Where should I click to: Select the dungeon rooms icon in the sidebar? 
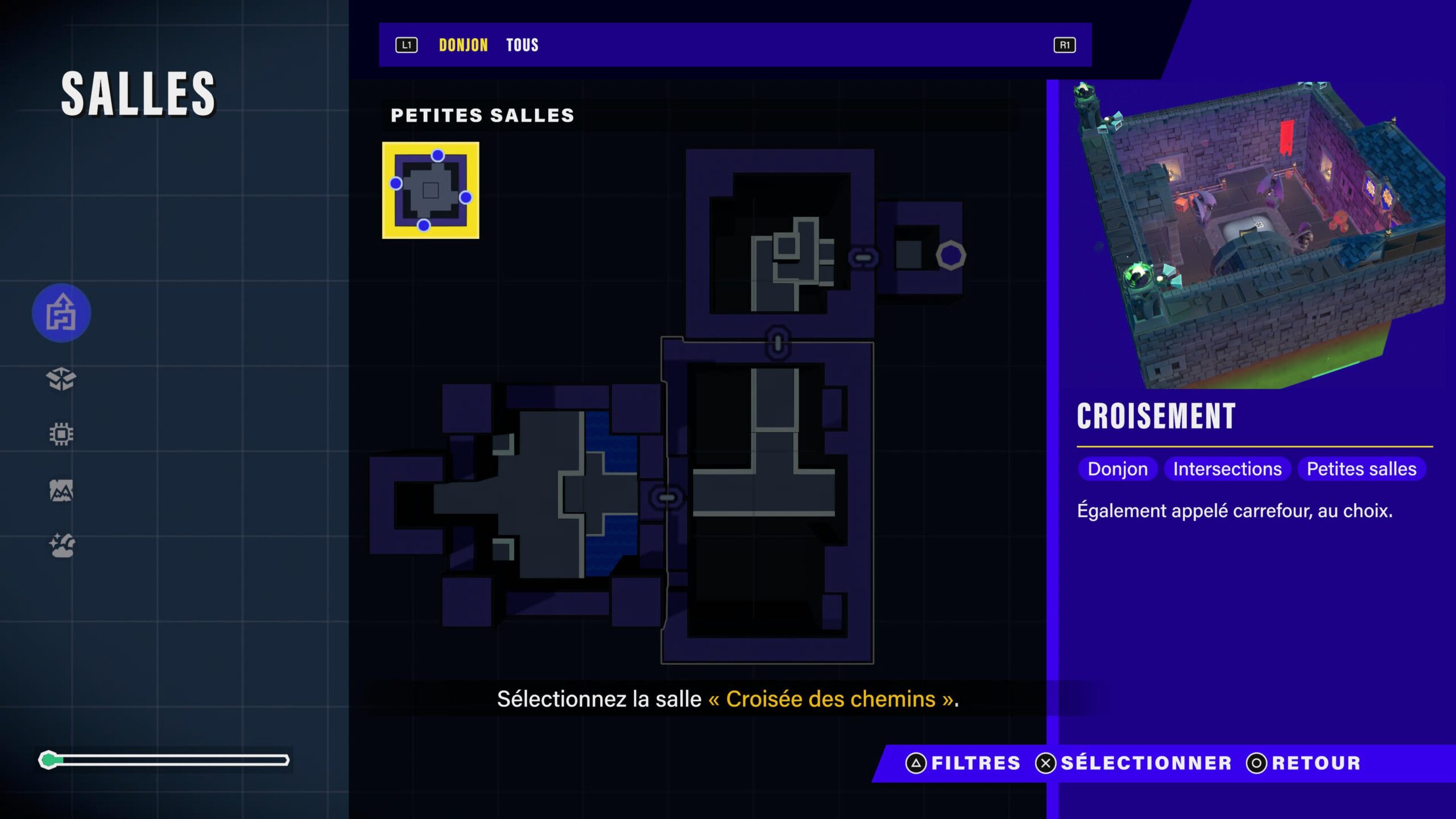pos(61,313)
